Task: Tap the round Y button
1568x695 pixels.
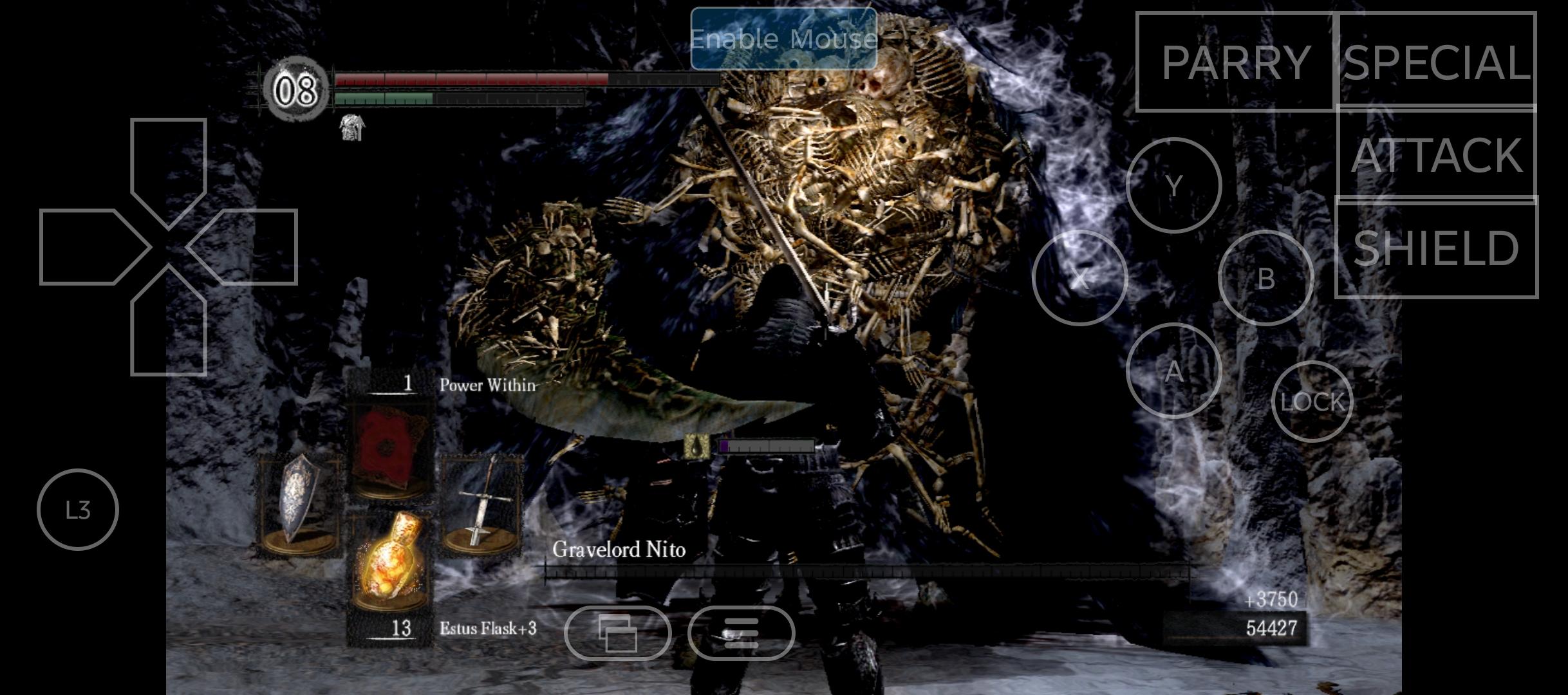Action: (1174, 186)
